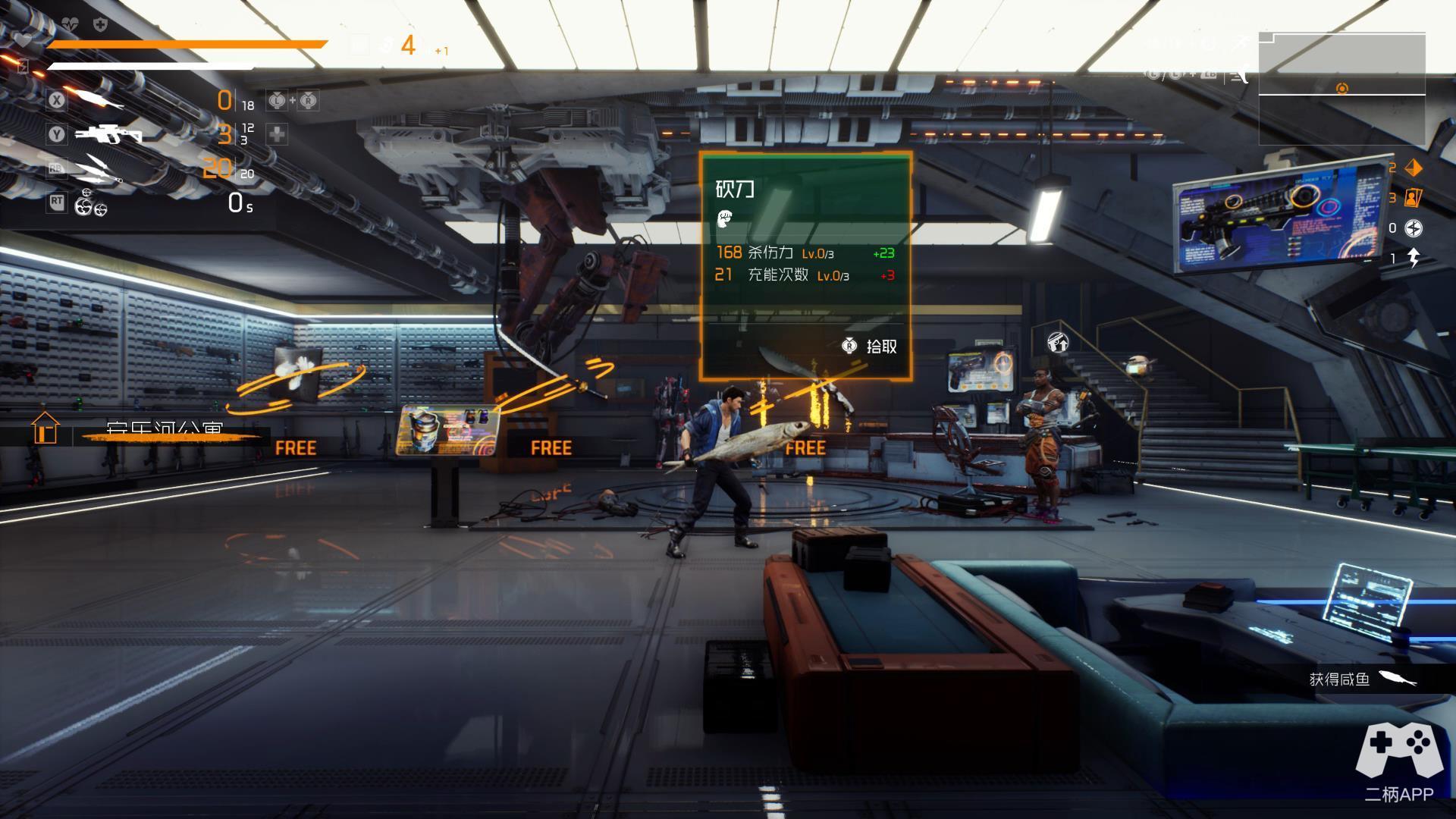This screenshot has width=1456, height=819.
Task: Click the heartbeat status icon
Action: (70, 24)
